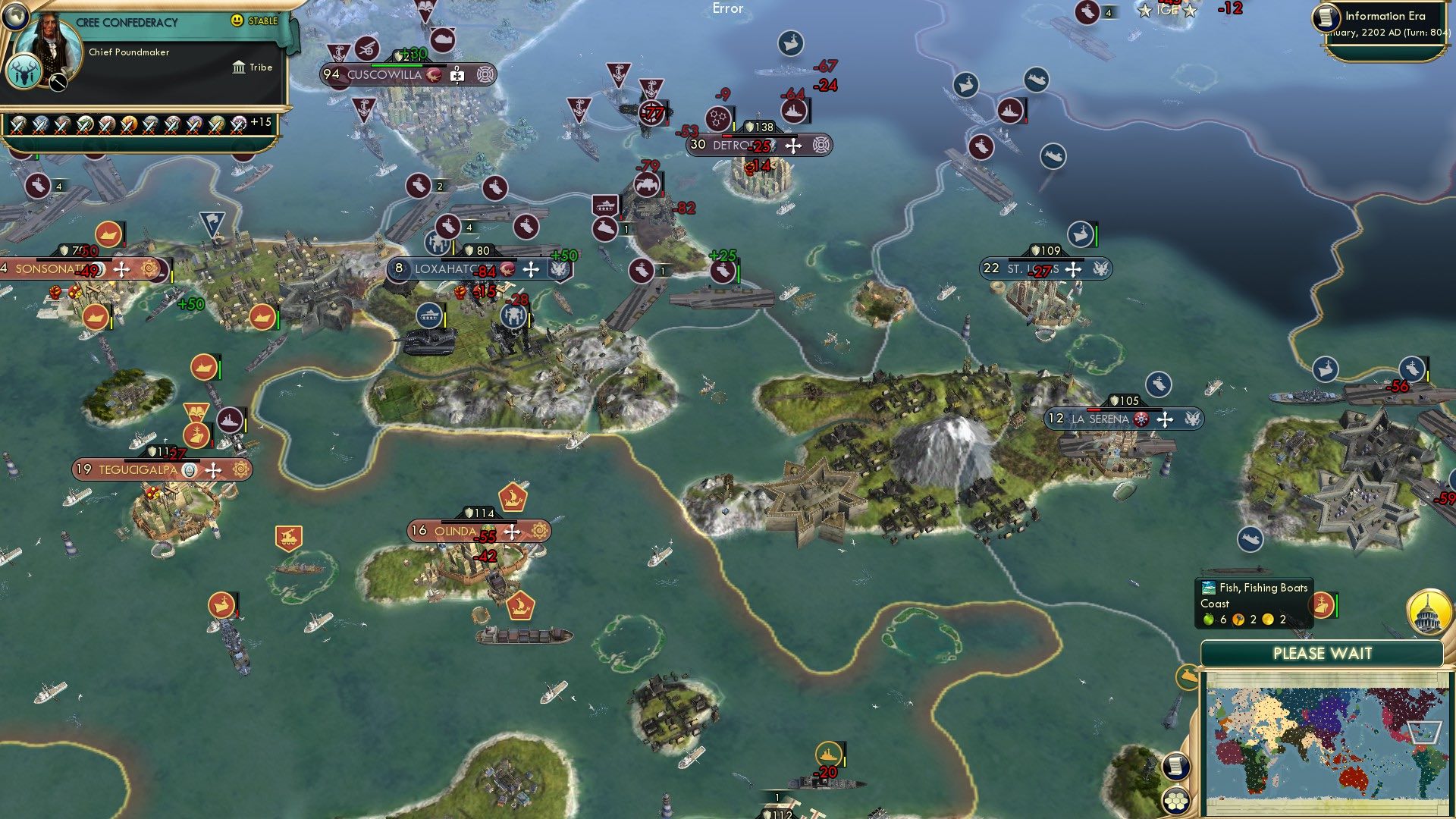This screenshot has height=819, width=1456.
Task: Click Detroit's garrison crossed-swords icon
Action: pyautogui.click(x=793, y=146)
